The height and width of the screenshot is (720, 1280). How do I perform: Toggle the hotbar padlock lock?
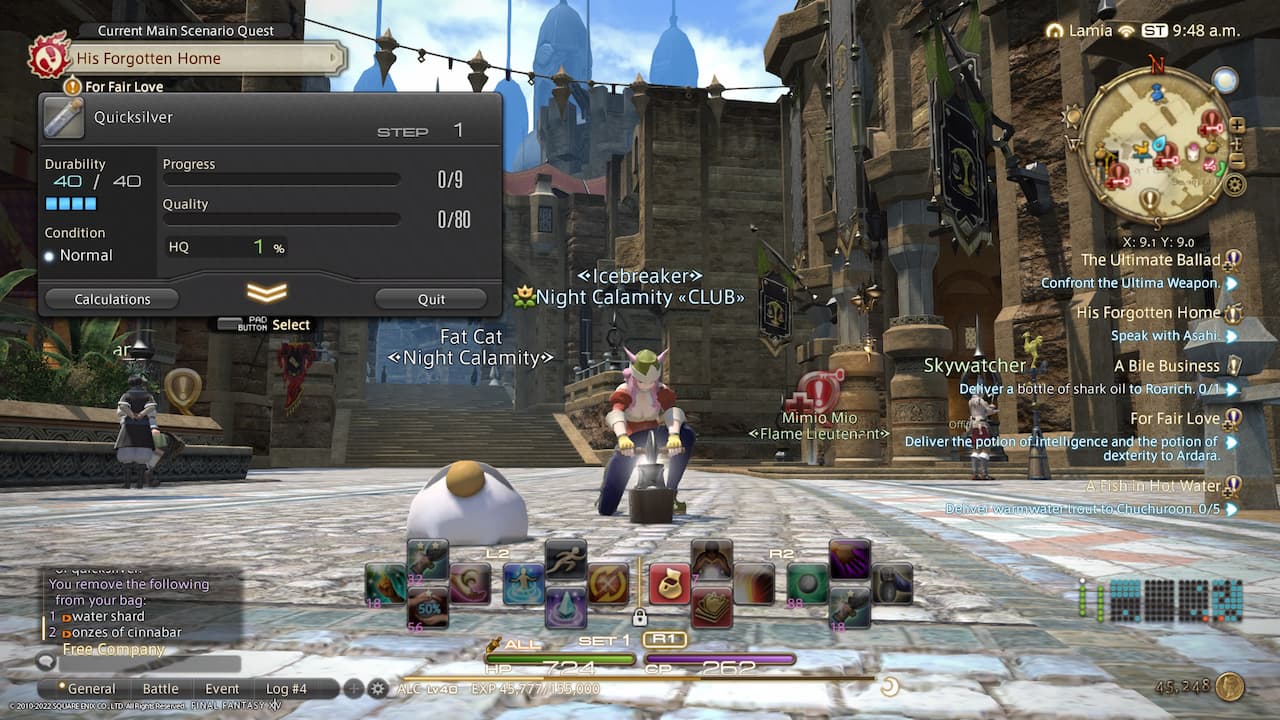pos(640,617)
